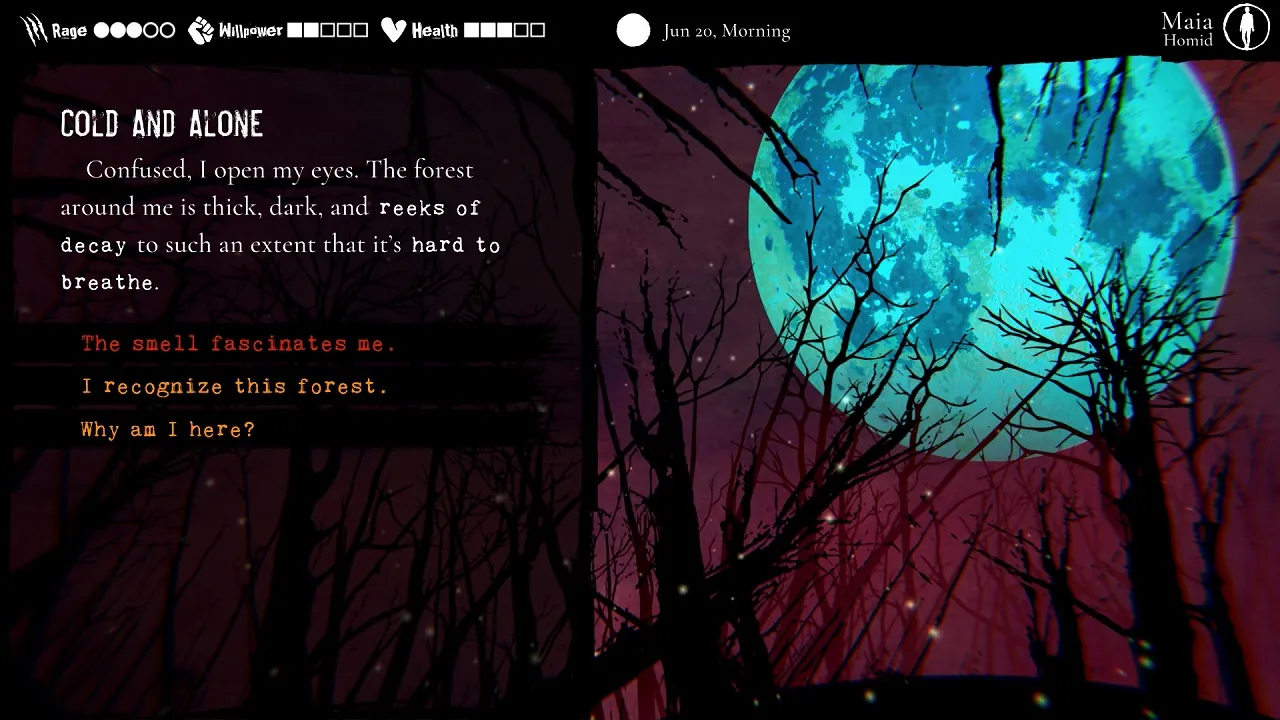Open Maia's character portrait silhouette
The height and width of the screenshot is (720, 1280).
click(x=1246, y=26)
